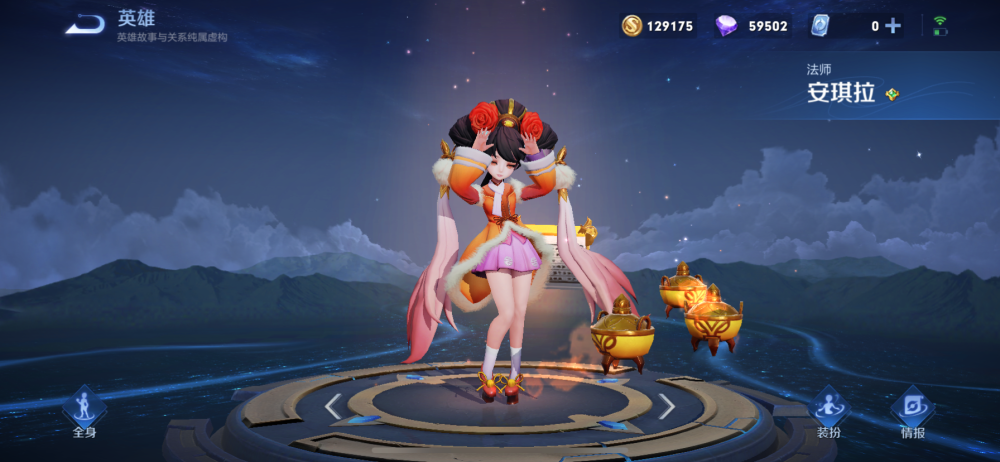1000x462 pixels.
Task: Click the badge beside 安琪拉 name
Action: coord(892,94)
